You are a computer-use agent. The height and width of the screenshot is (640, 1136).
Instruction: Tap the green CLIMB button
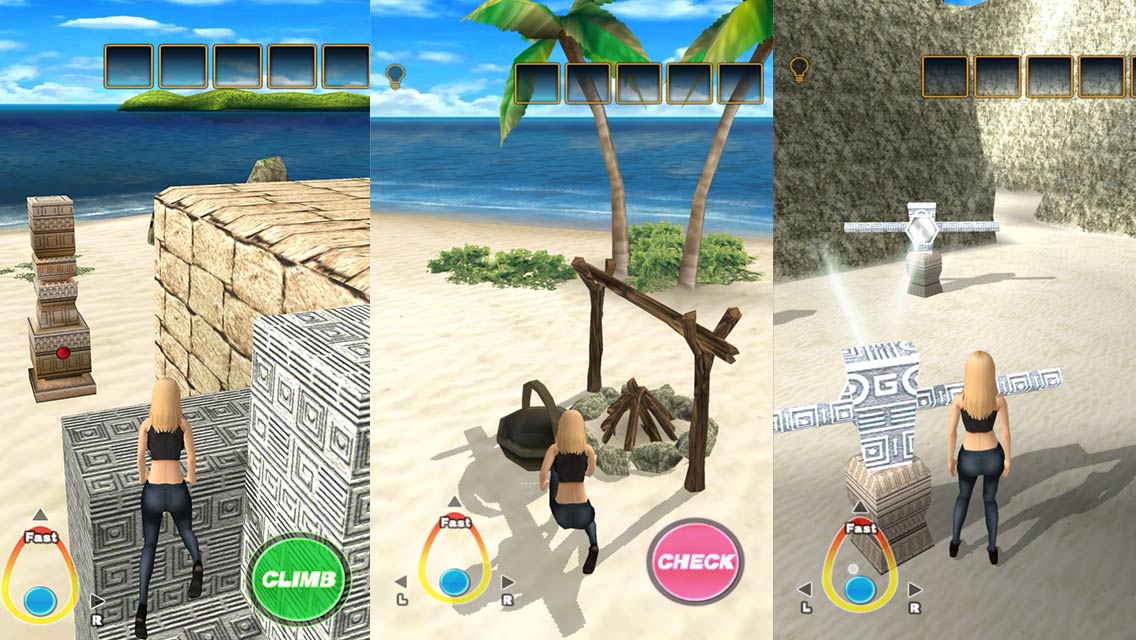(x=298, y=579)
